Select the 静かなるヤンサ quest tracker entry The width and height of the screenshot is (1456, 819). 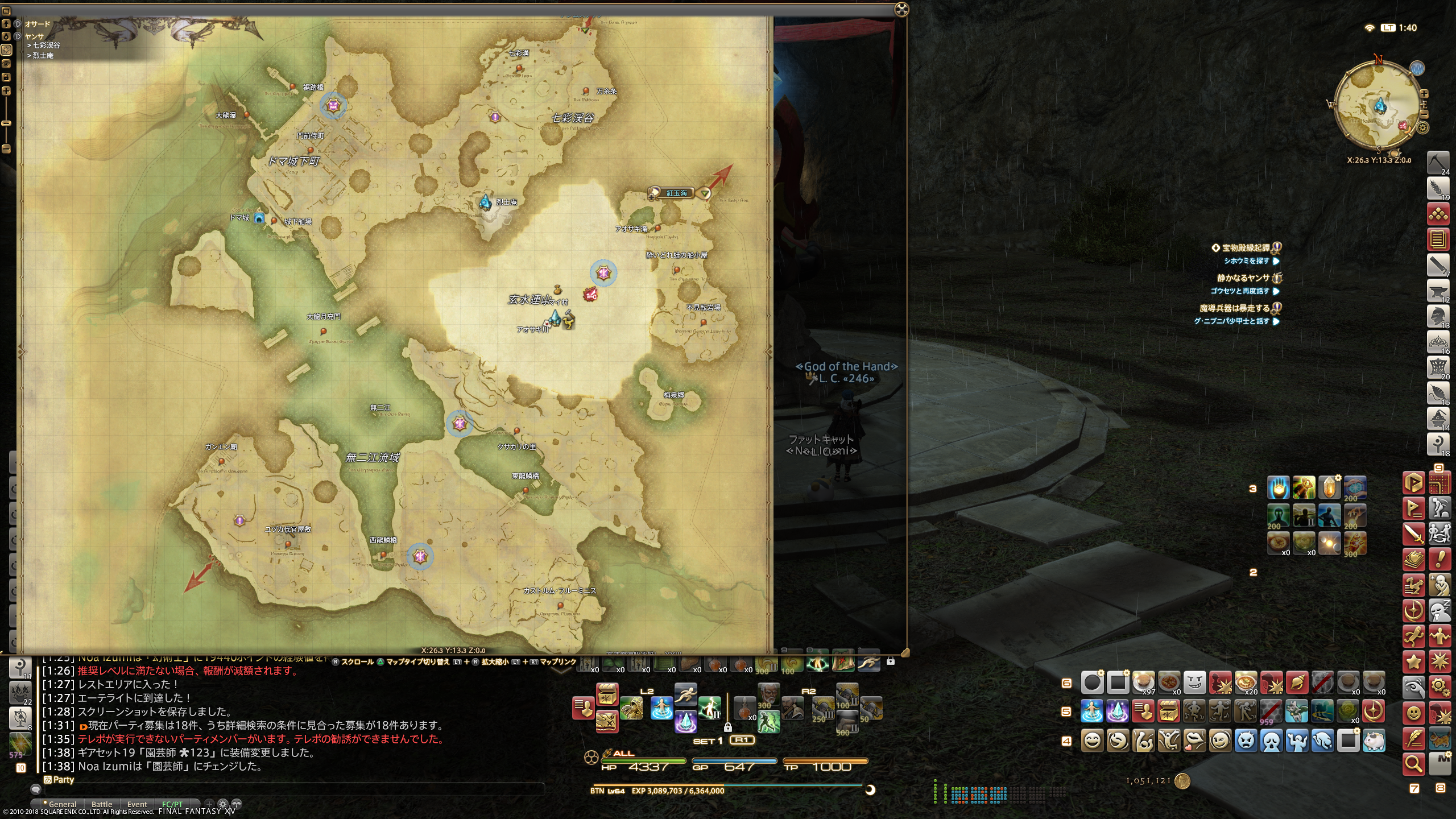click(1243, 278)
